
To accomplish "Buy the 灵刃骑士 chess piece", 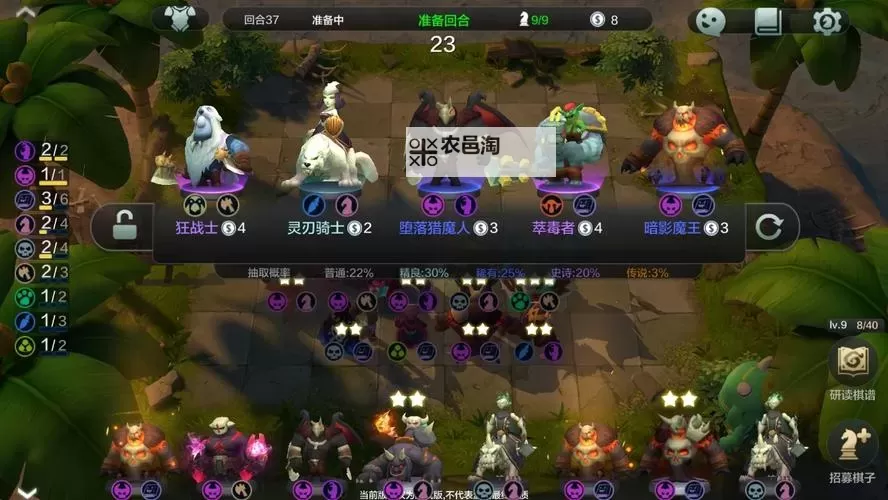I will (329, 160).
